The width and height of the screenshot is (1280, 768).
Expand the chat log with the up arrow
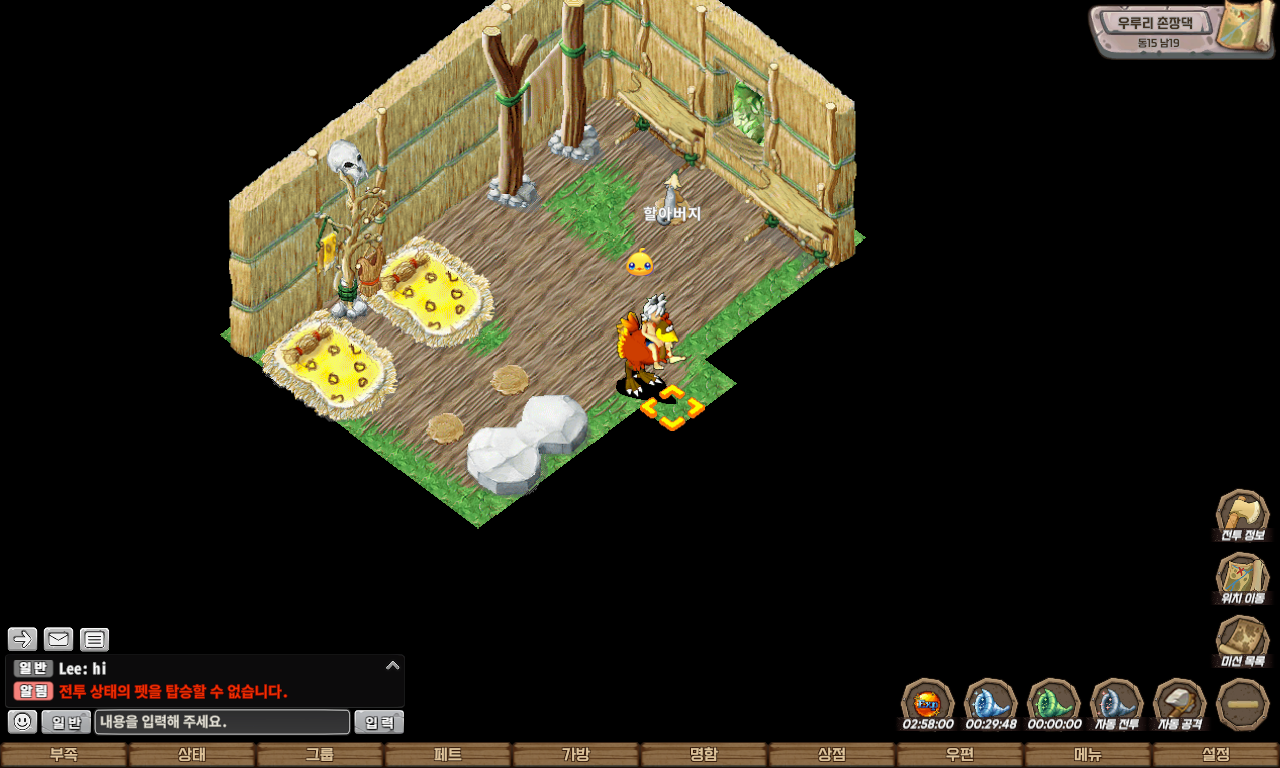(x=393, y=665)
